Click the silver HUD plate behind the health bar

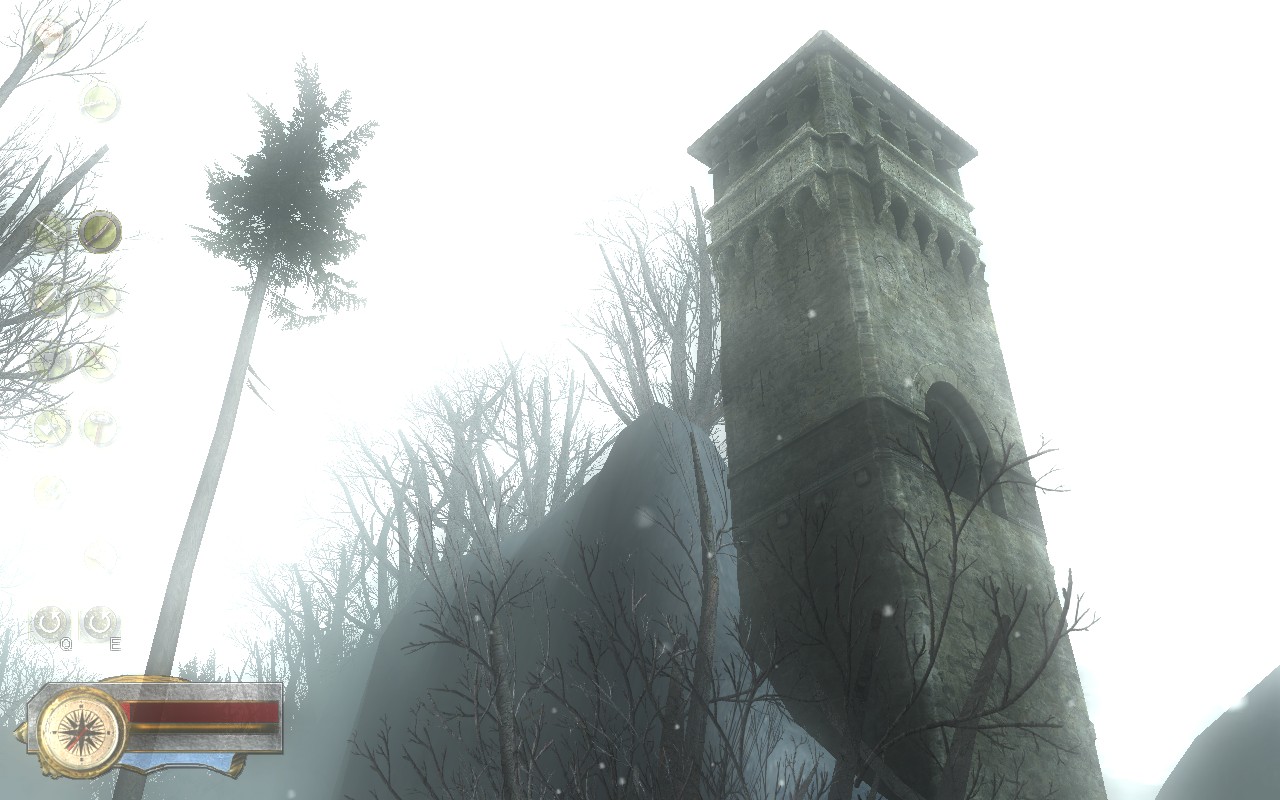217,743
